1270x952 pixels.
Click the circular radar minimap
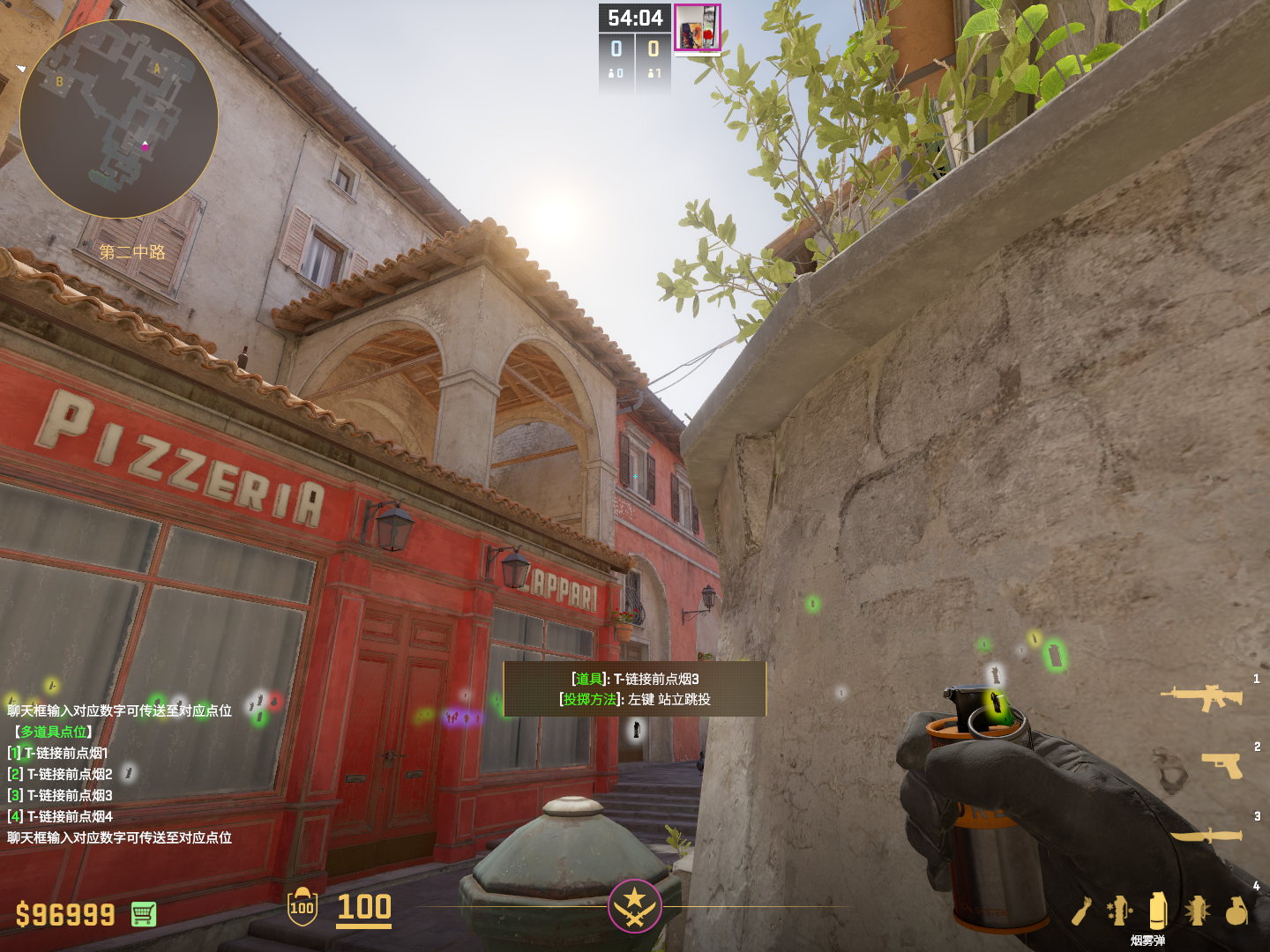119,119
